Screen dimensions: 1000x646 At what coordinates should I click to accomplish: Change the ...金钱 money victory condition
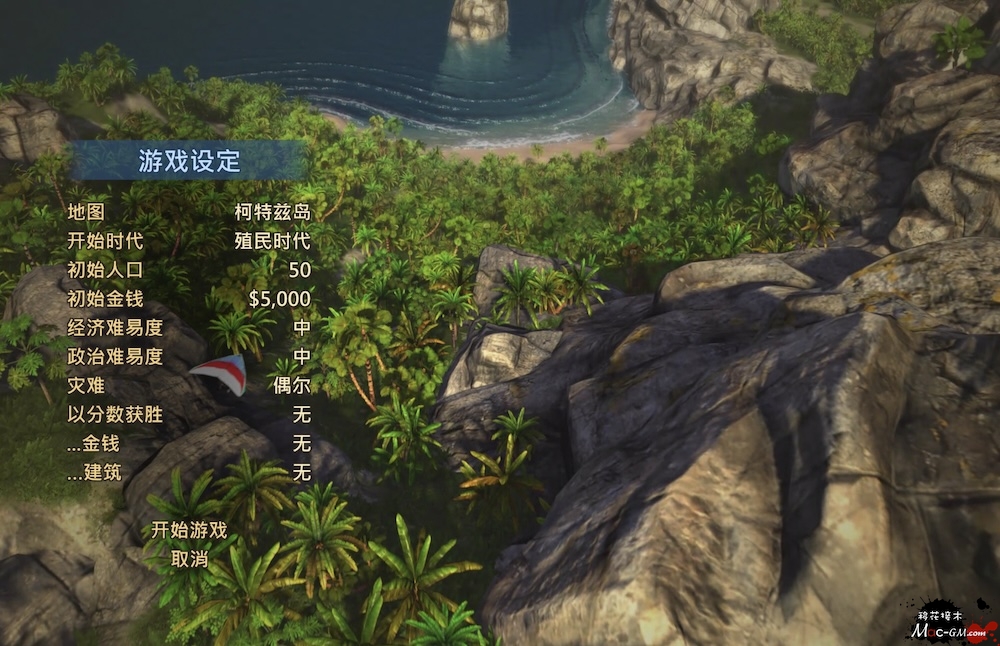click(301, 443)
